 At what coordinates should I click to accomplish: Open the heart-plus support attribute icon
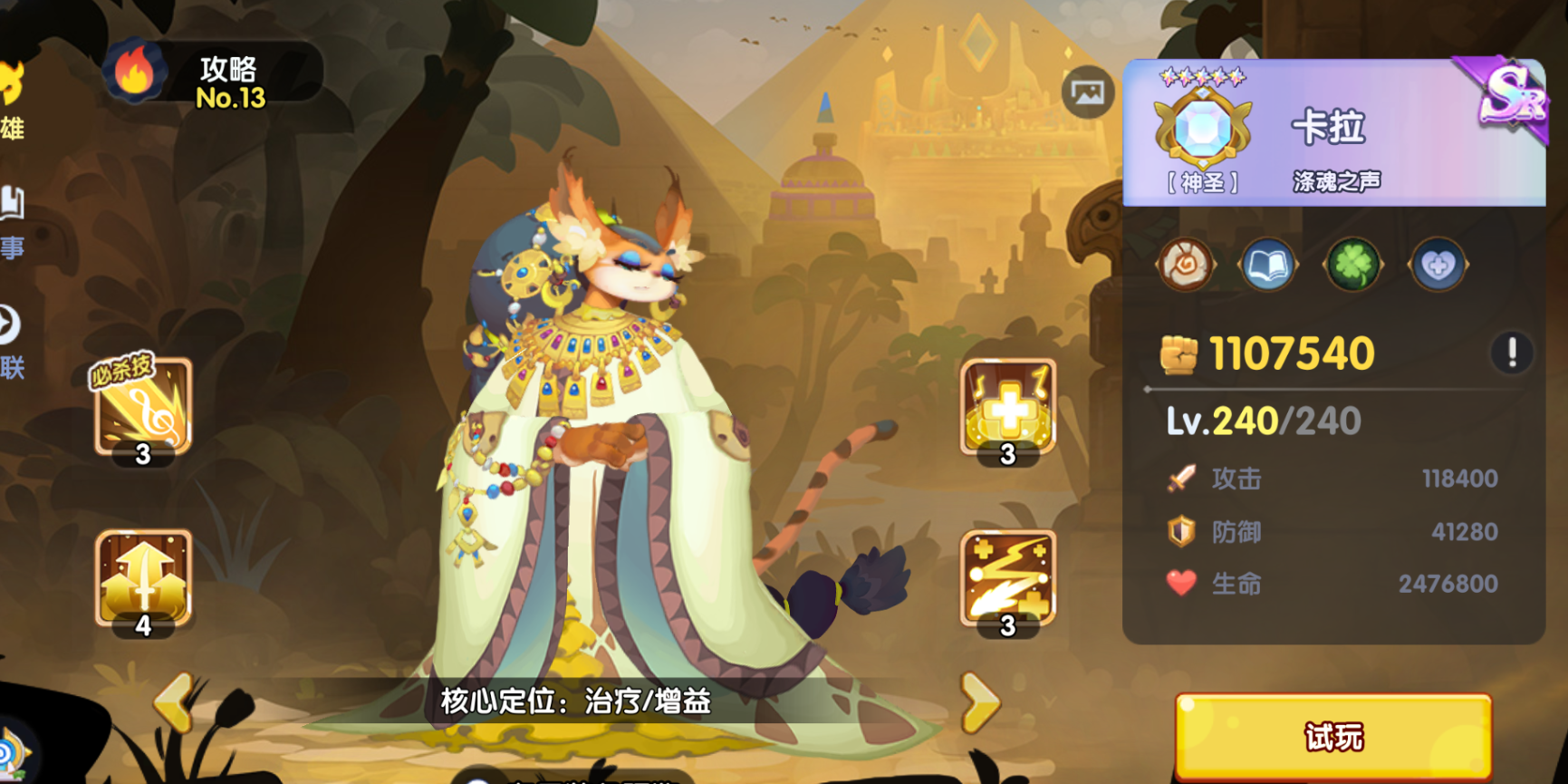point(1438,265)
